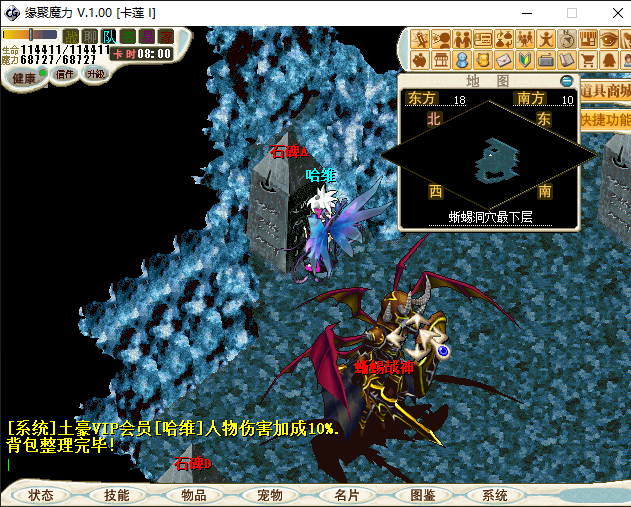The height and width of the screenshot is (507, 631).
Task: Open the 道具商城 item shop
Action: pos(606,91)
